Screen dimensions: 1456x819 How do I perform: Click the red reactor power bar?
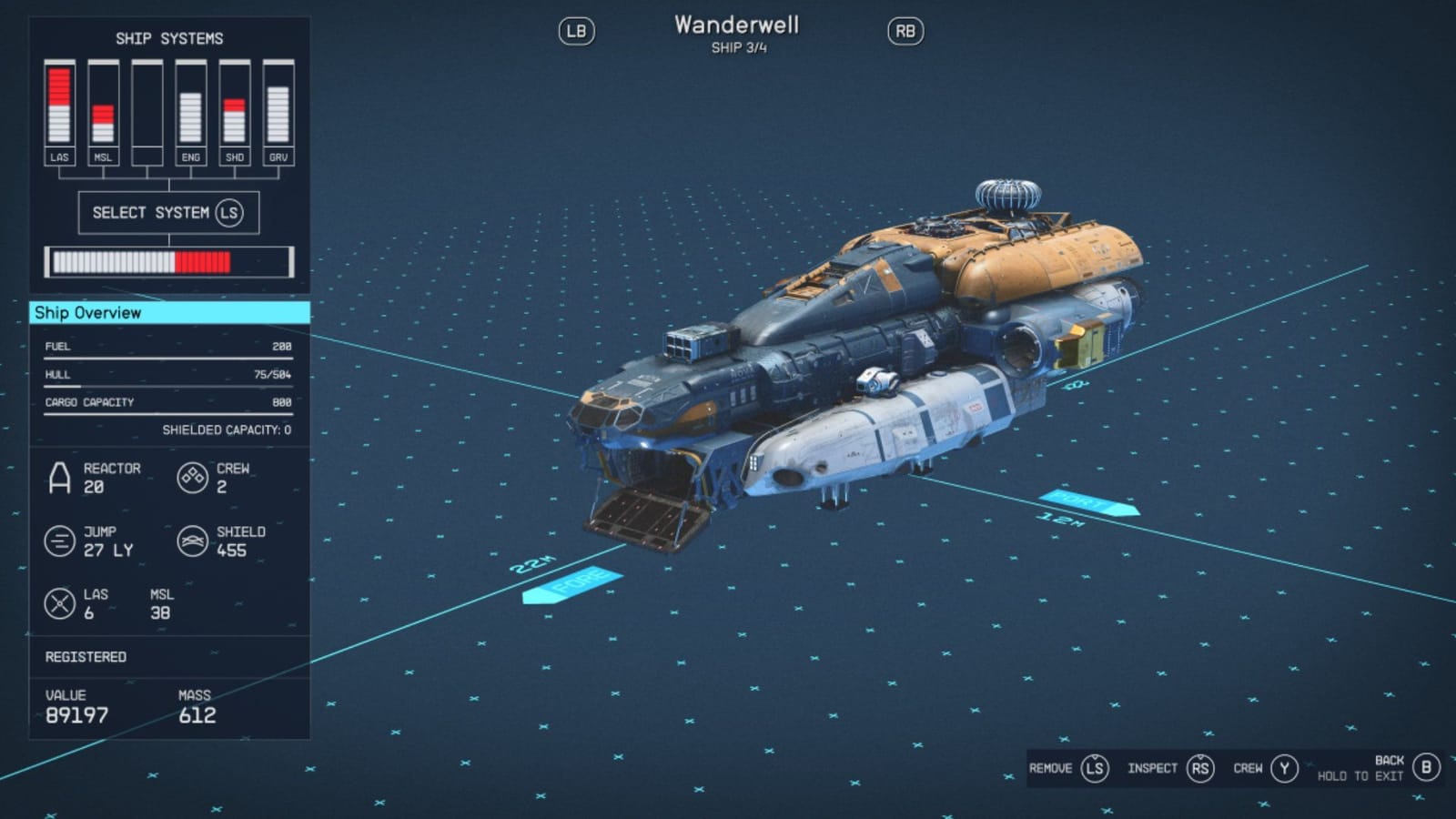tap(202, 261)
